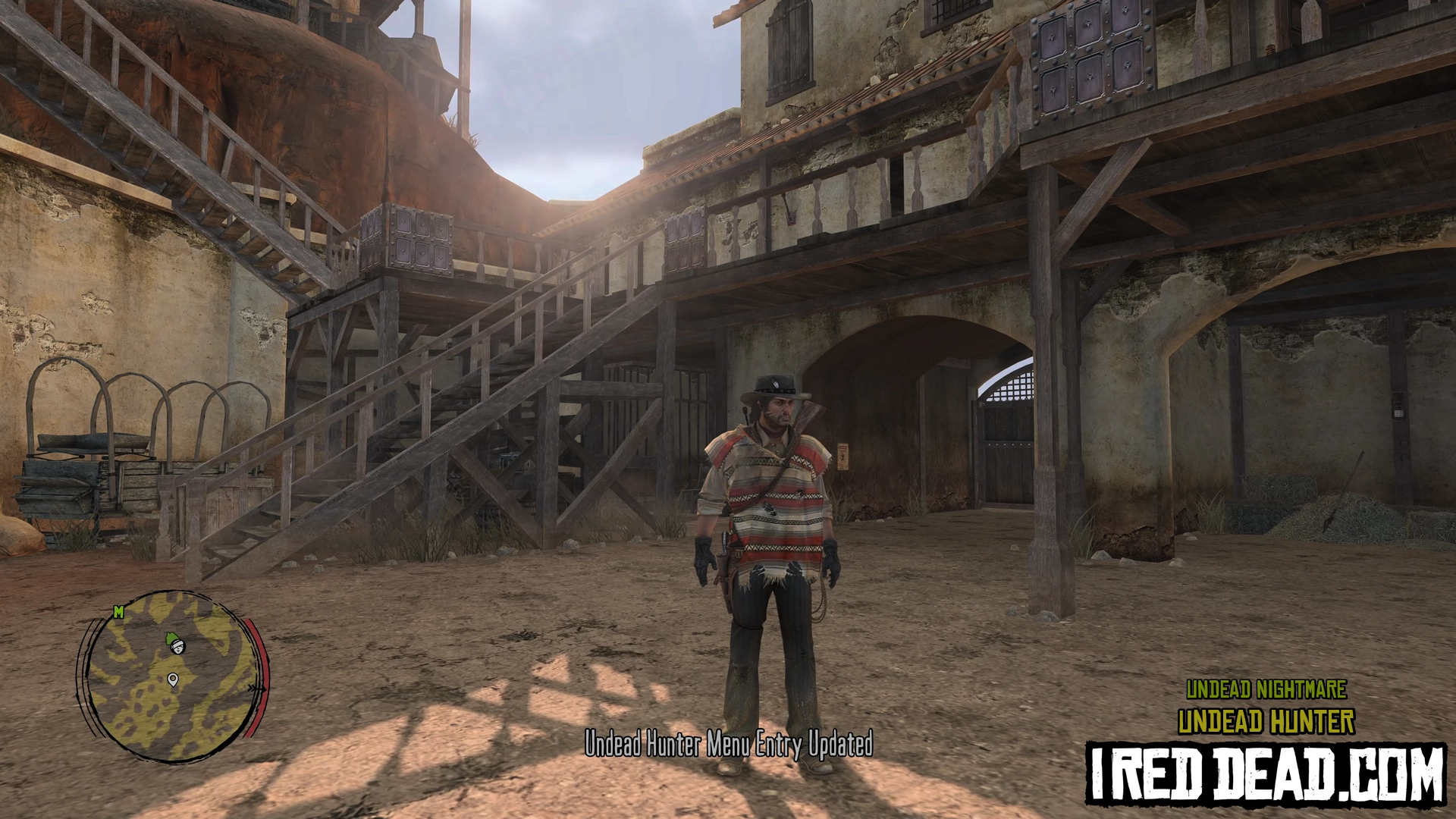Click the bandaged face marker on minimap
1456x819 pixels.
(177, 646)
